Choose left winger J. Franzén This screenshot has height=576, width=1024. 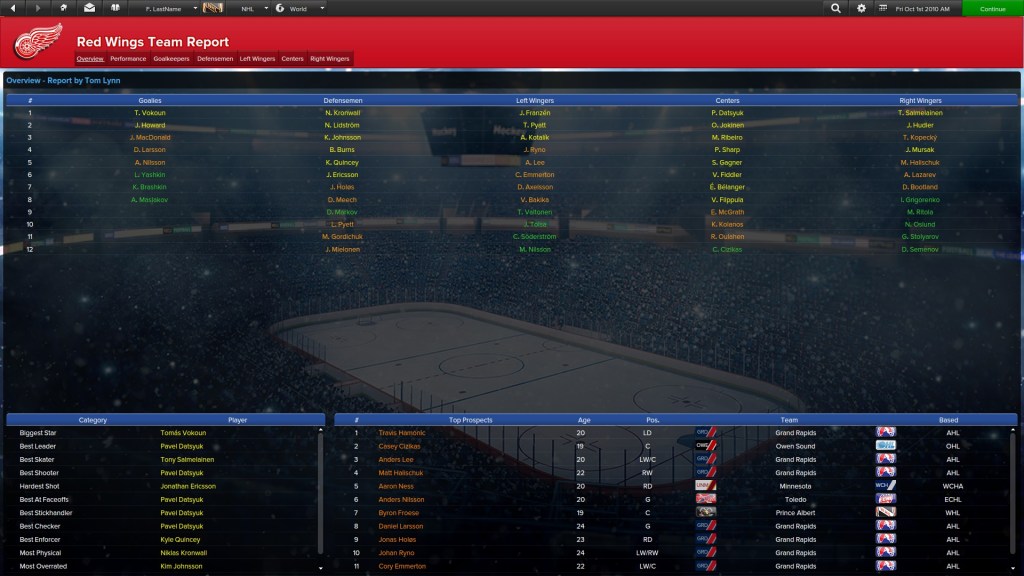(x=535, y=113)
